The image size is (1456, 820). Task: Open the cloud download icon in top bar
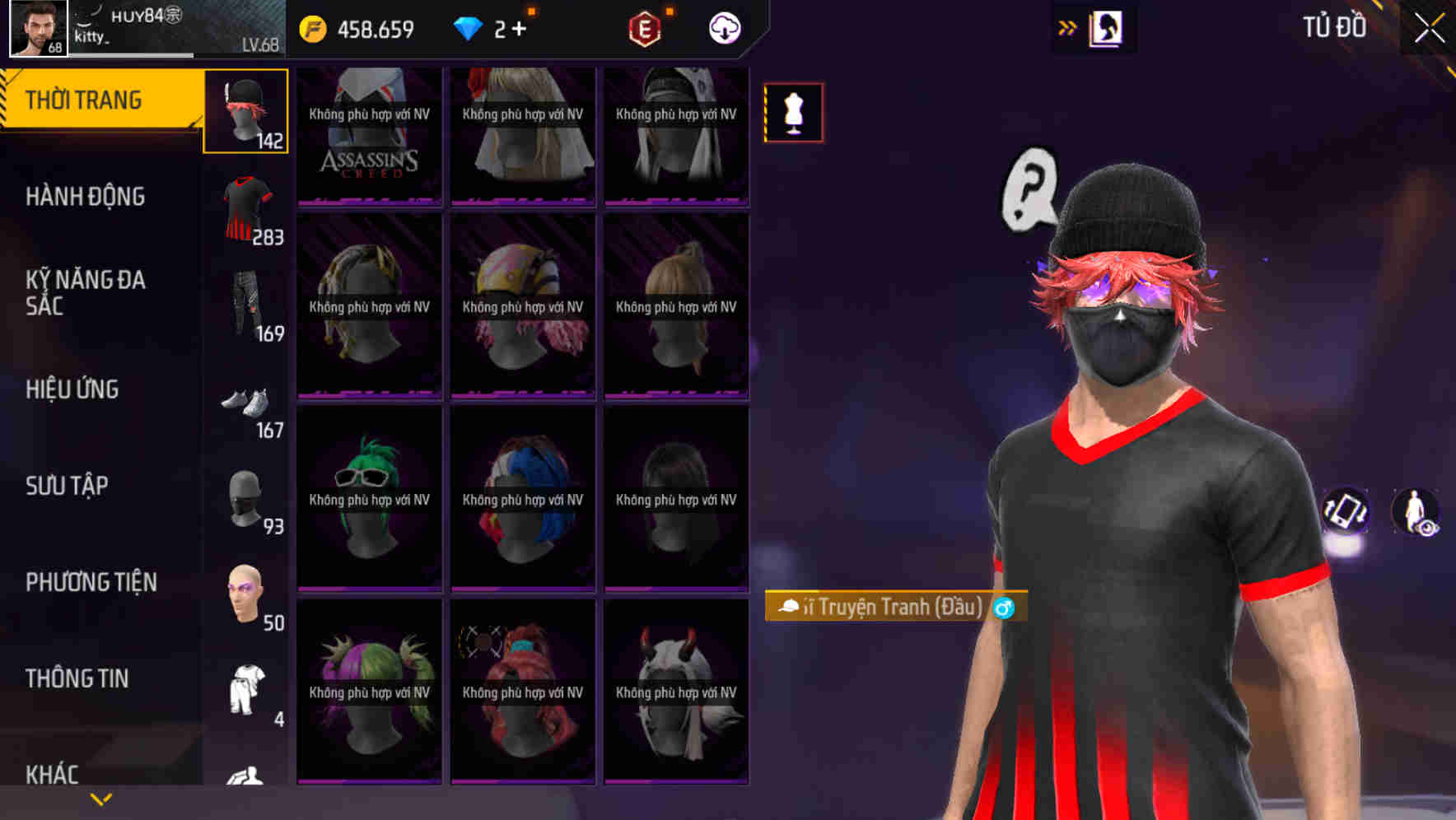723,27
